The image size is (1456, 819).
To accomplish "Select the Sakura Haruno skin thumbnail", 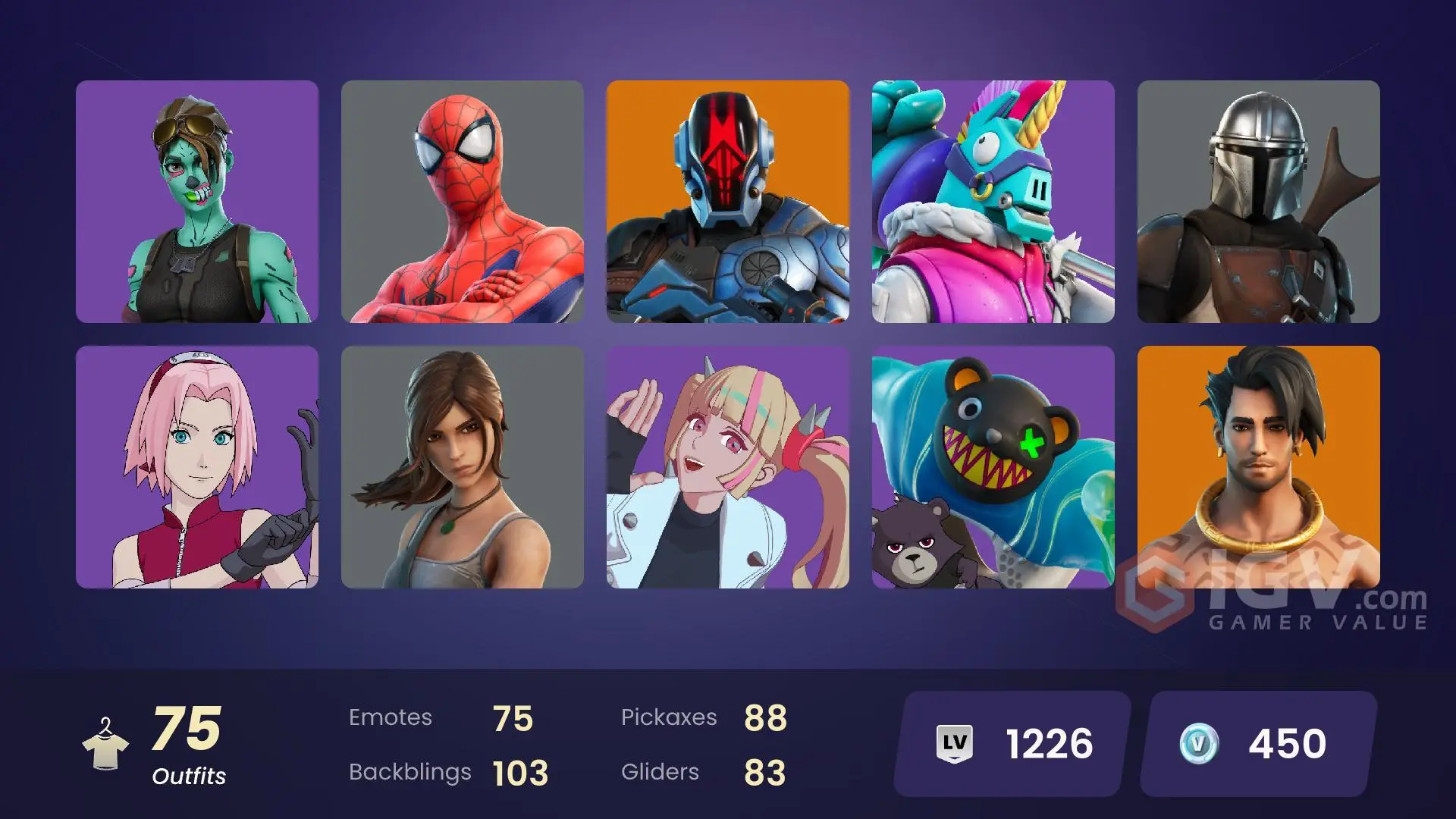I will coord(196,468).
